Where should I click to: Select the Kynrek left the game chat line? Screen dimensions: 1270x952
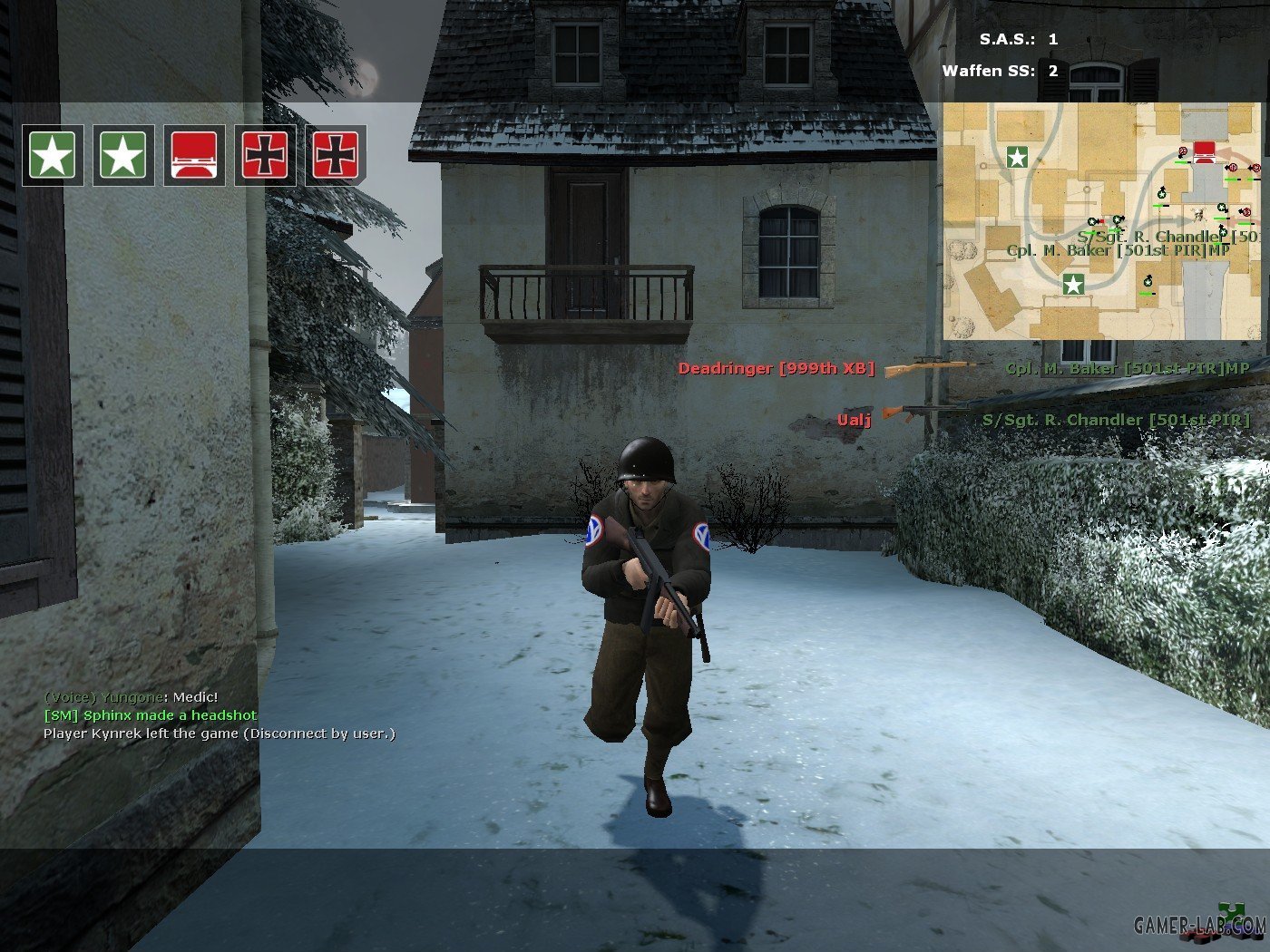tap(220, 733)
